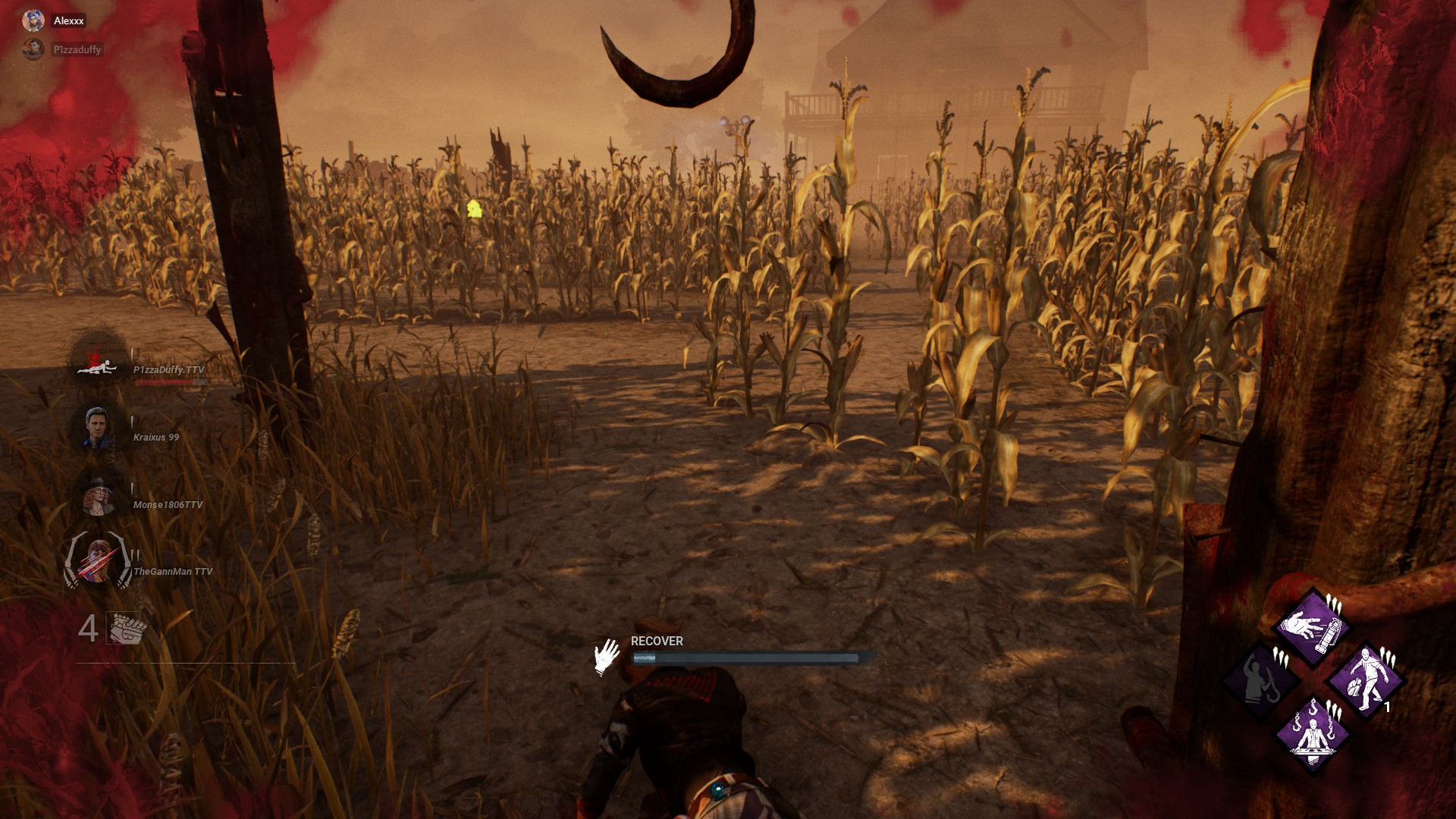The height and width of the screenshot is (819, 1456).
Task: Click P1zzaduffy's small avatar thumbnail
Action: tap(33, 48)
